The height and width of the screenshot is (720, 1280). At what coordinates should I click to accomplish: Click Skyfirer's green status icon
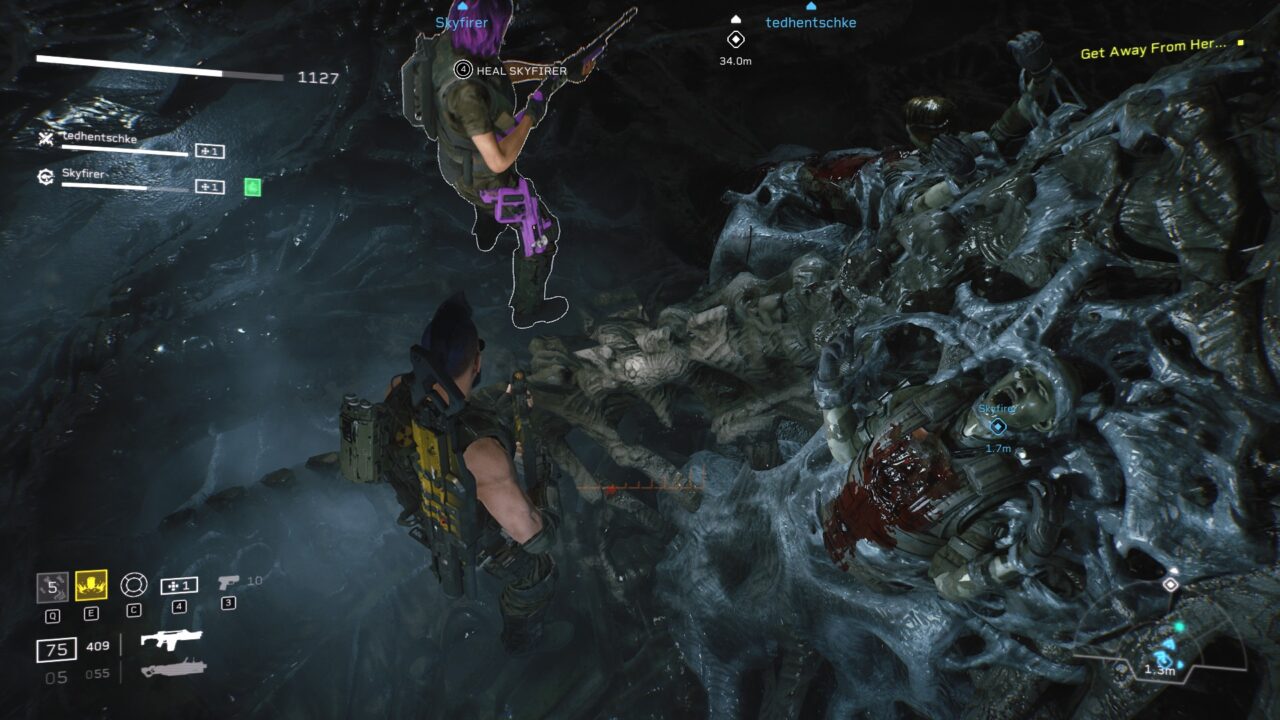click(x=253, y=186)
